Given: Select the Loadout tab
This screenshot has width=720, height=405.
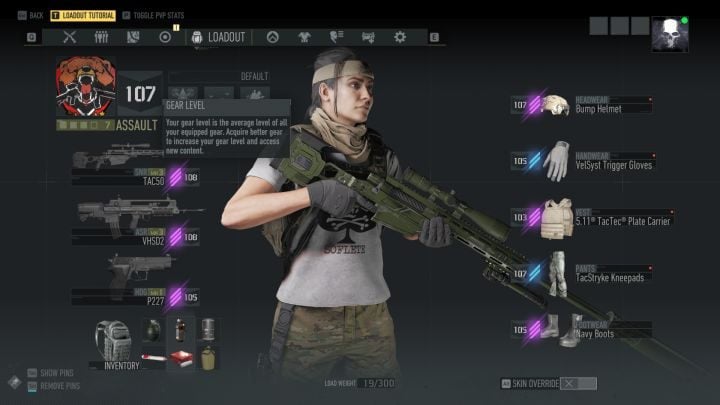Looking at the screenshot, I should tap(218, 37).
